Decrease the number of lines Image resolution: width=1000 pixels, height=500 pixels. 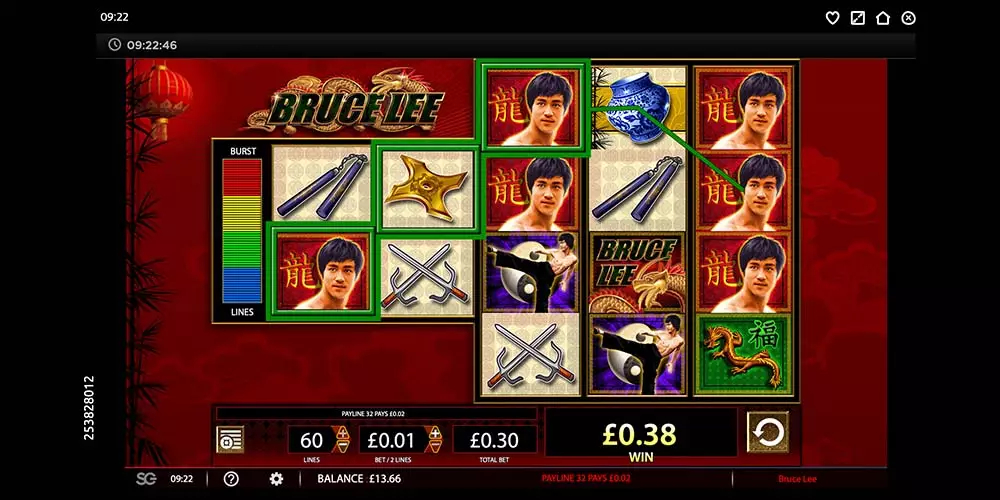(x=343, y=446)
